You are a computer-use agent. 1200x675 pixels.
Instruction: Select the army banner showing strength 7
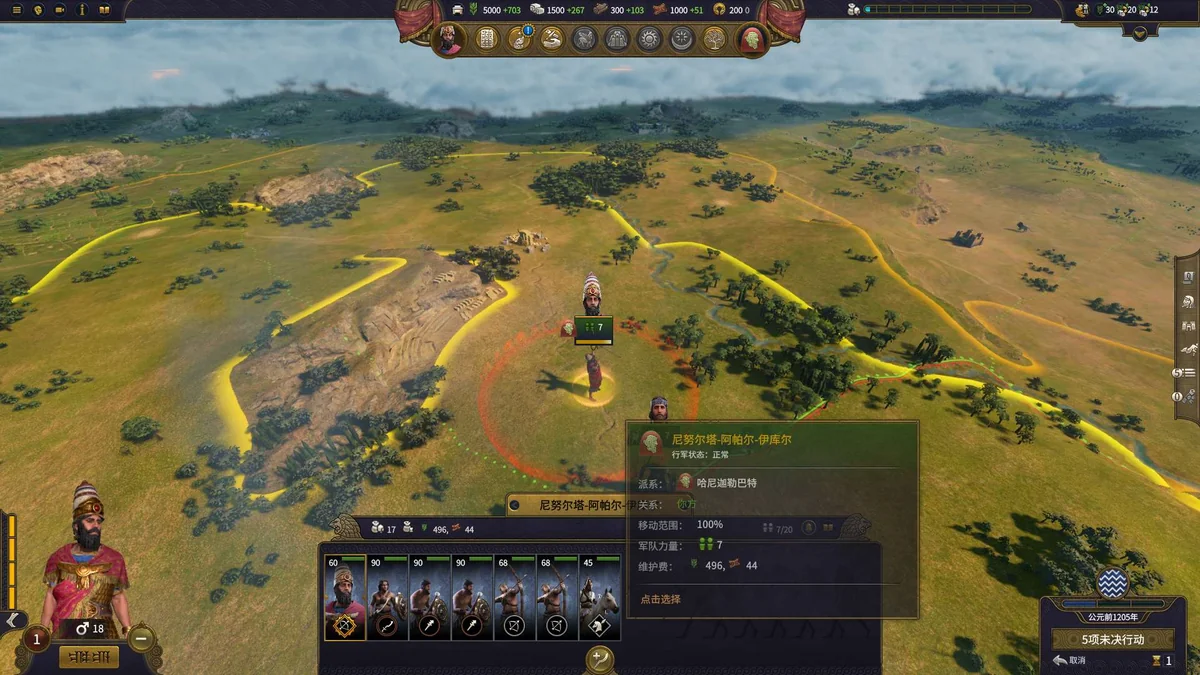(x=594, y=328)
